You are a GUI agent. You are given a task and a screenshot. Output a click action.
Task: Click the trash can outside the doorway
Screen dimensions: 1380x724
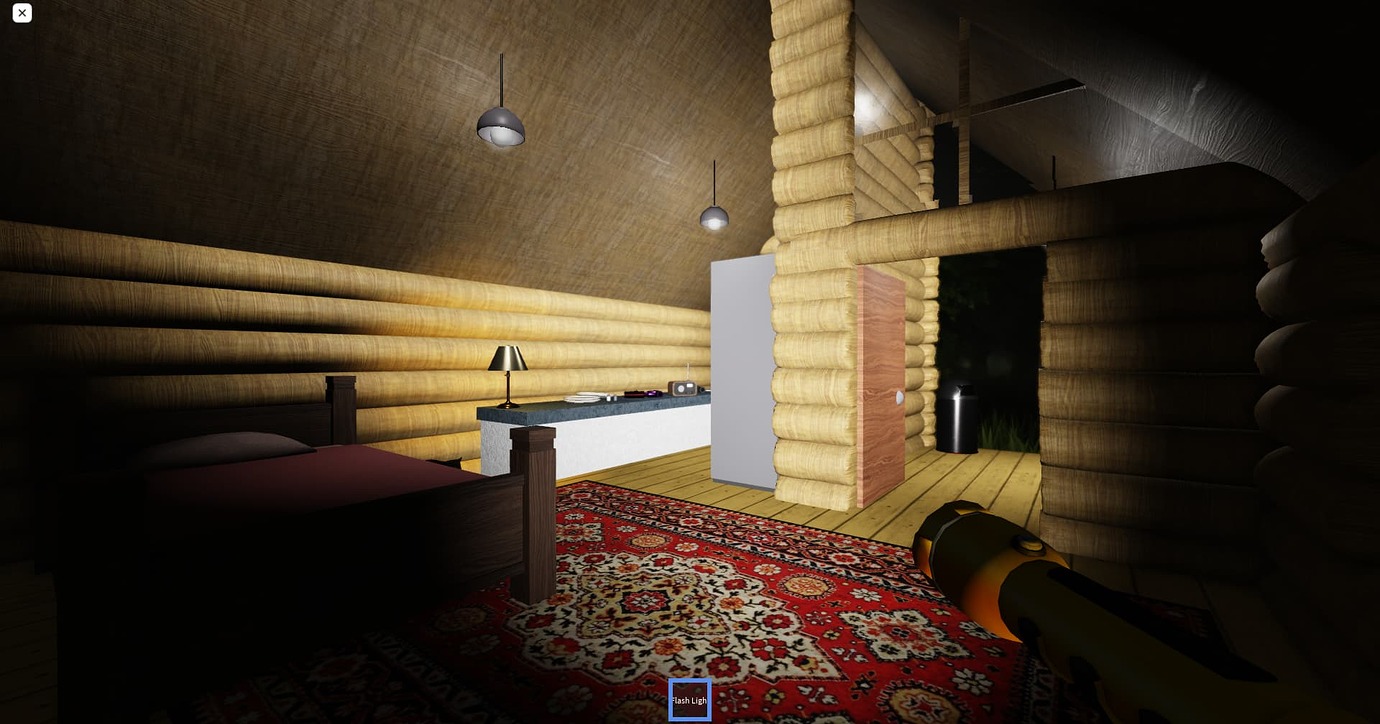(957, 420)
